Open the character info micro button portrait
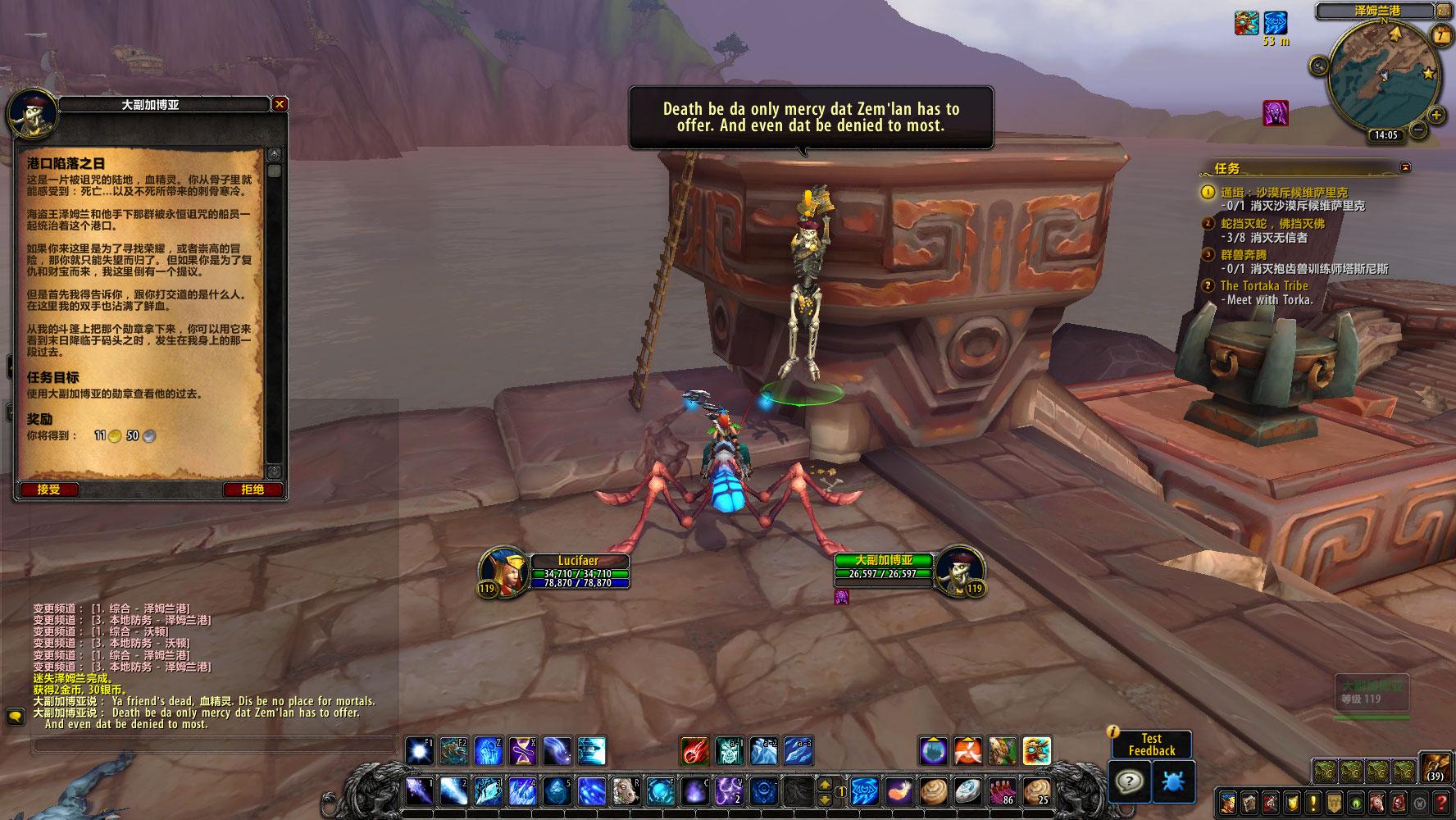The image size is (1456, 820). (1228, 802)
